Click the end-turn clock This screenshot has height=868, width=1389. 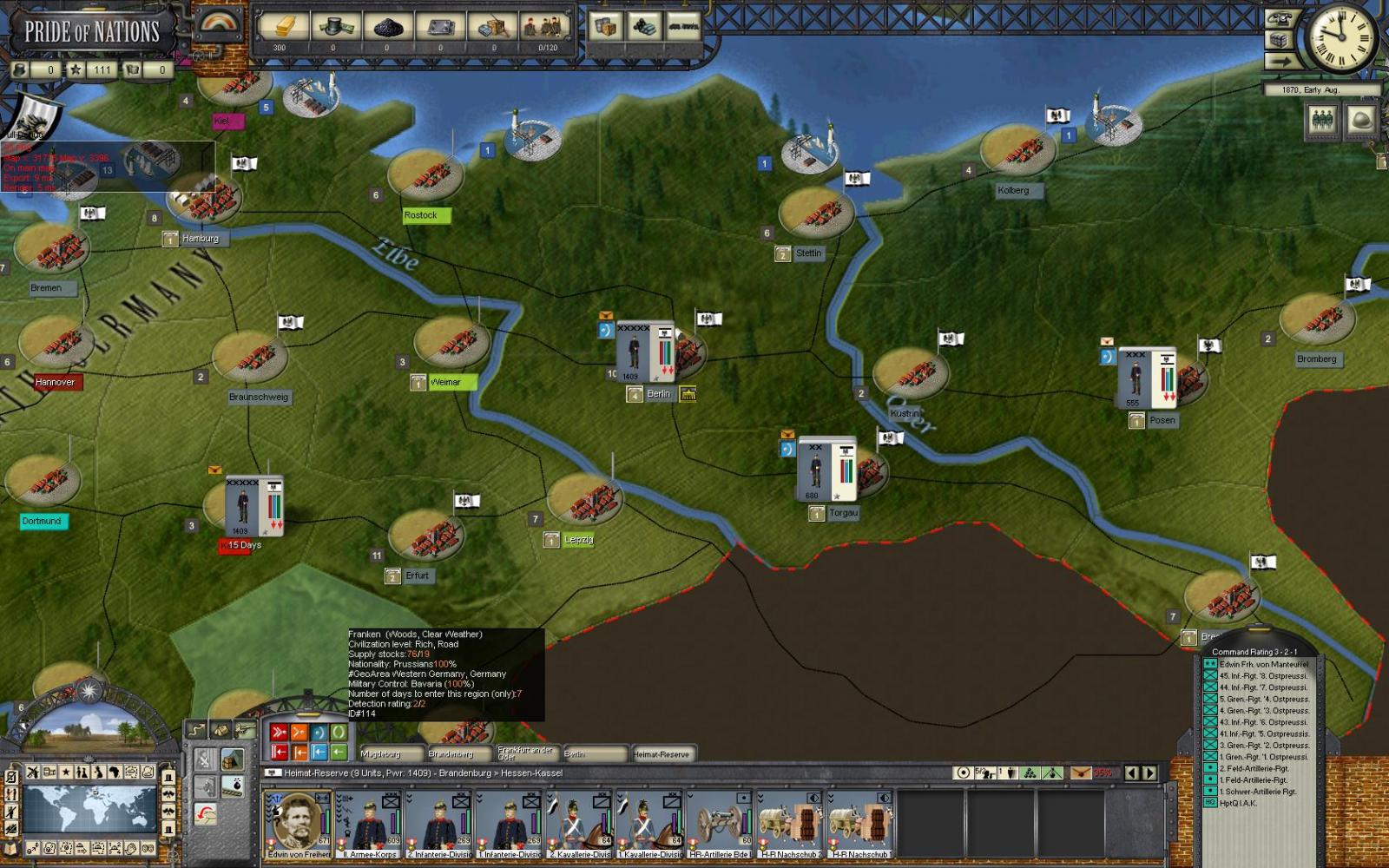(x=1340, y=37)
